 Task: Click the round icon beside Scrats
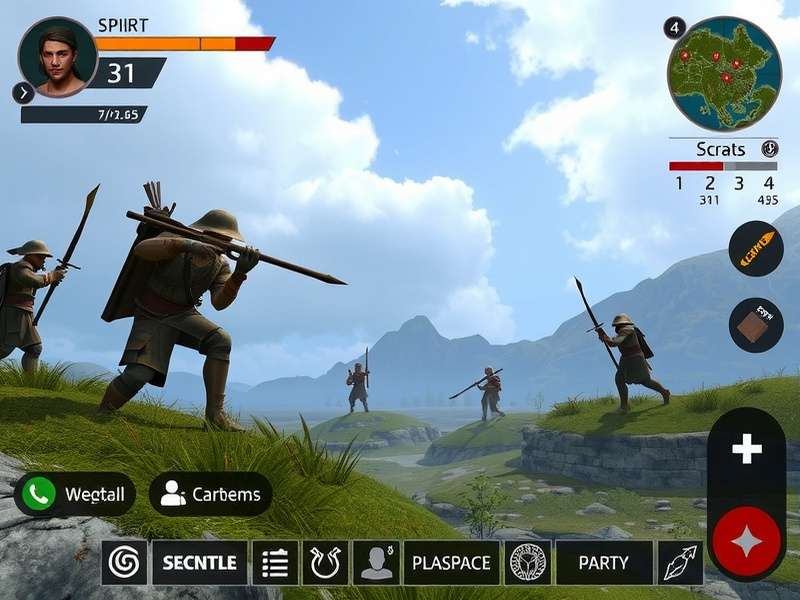tap(769, 149)
